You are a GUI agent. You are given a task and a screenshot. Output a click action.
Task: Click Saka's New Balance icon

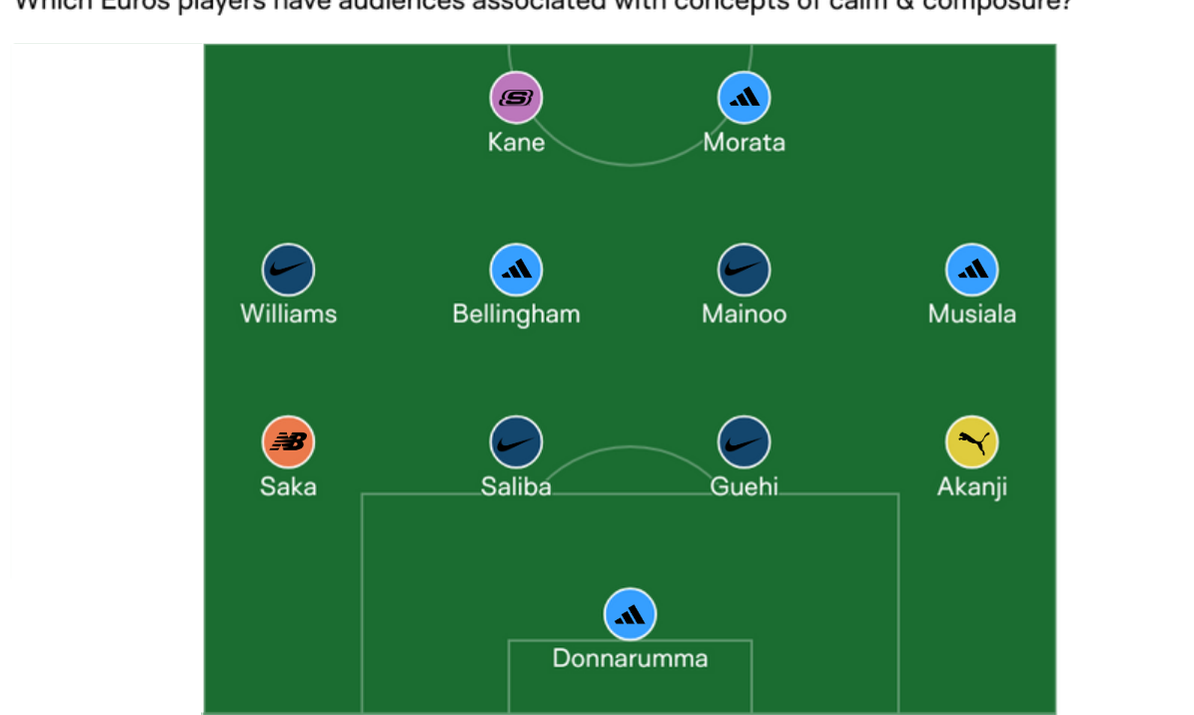click(x=288, y=442)
